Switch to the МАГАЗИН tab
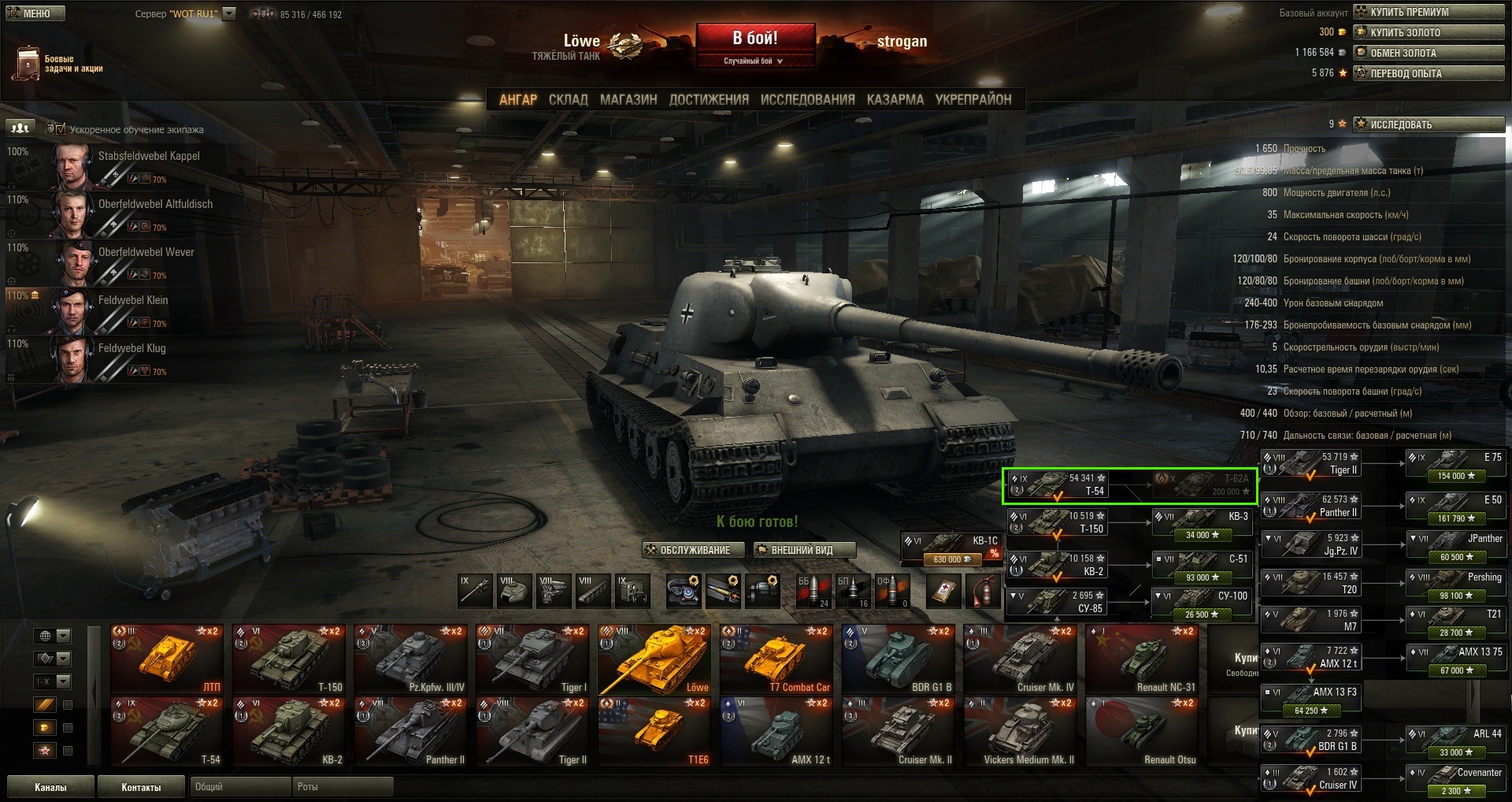The height and width of the screenshot is (802, 1512). coord(628,100)
